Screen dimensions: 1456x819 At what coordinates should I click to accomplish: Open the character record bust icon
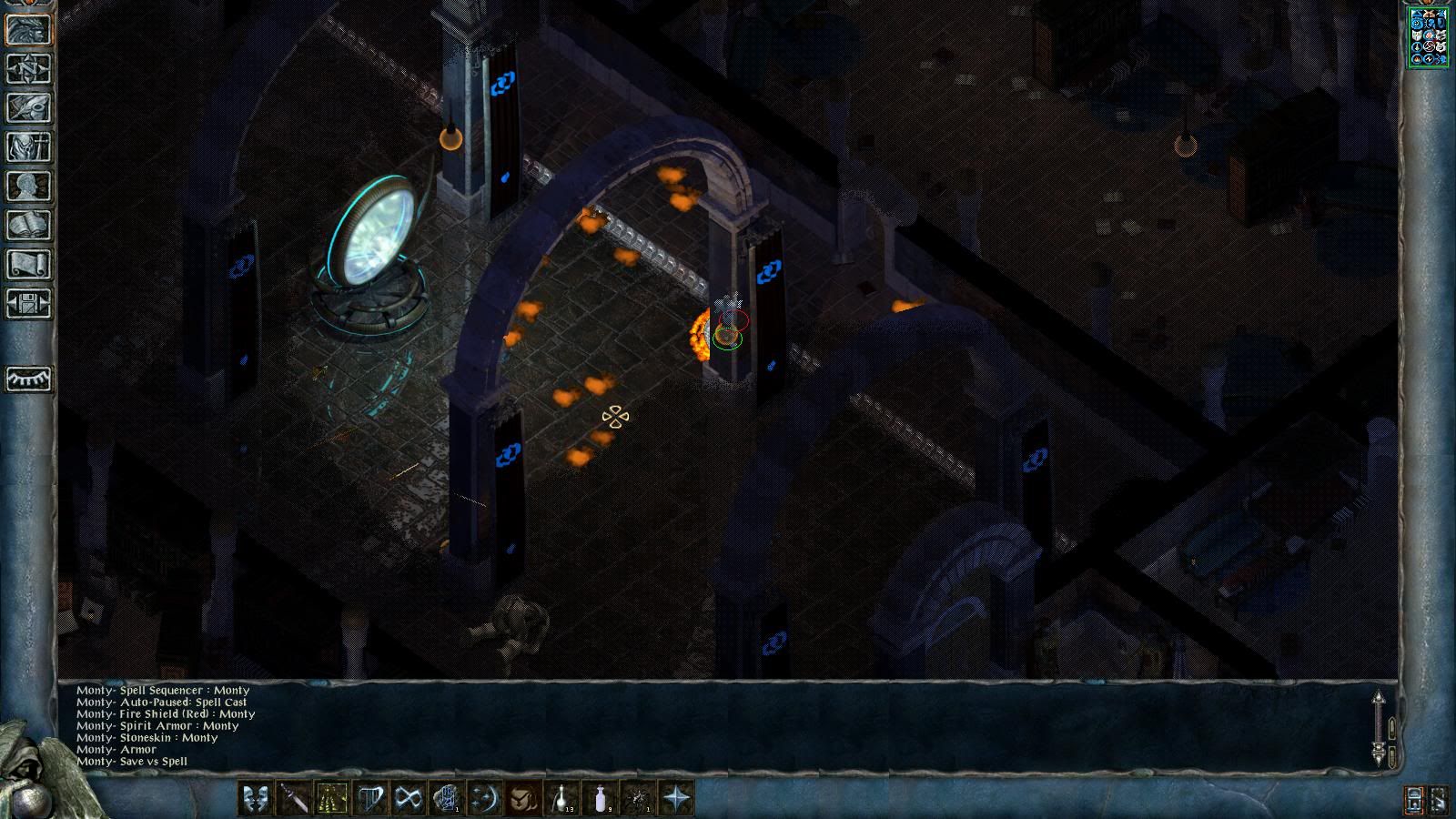point(28,186)
